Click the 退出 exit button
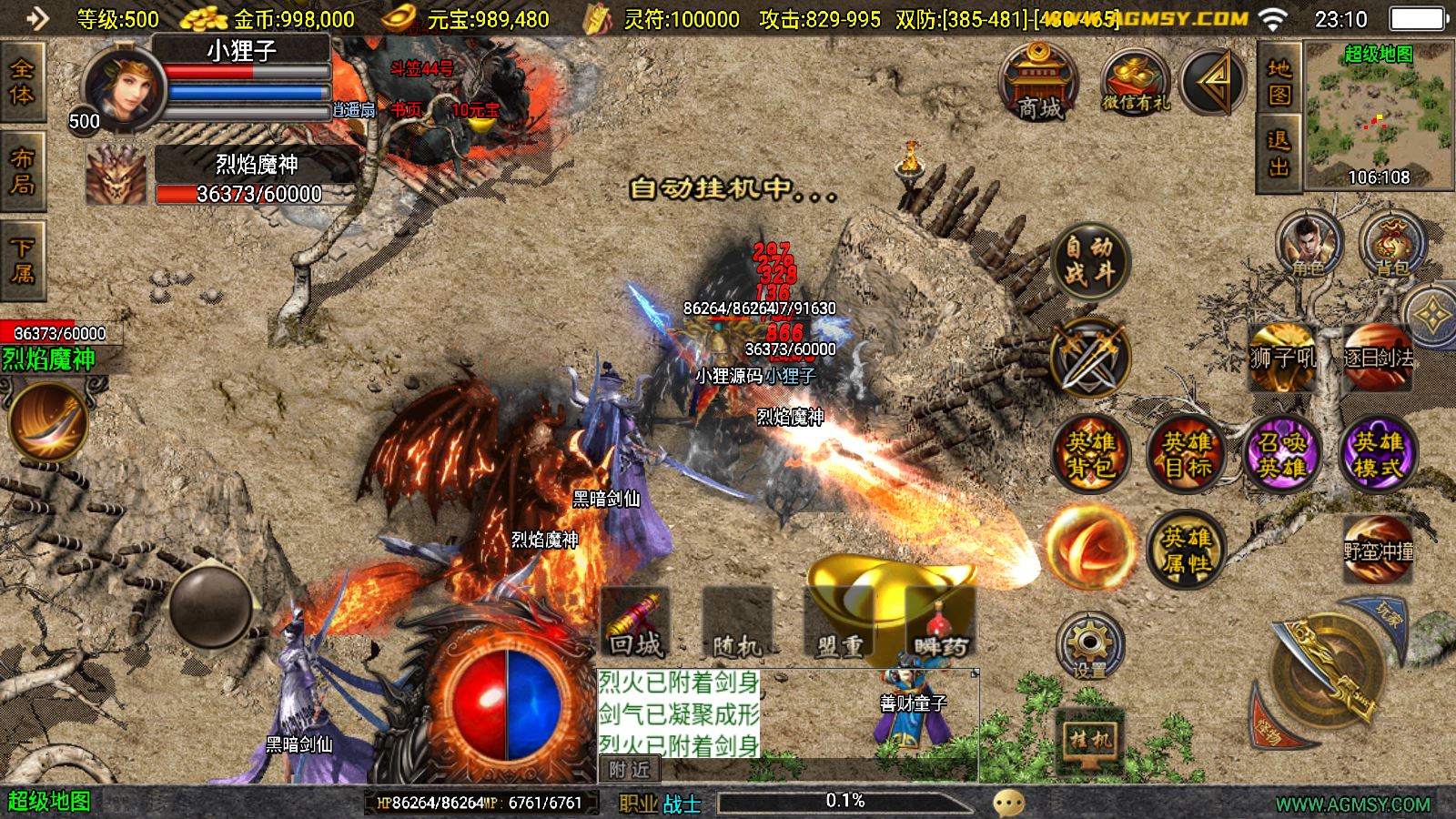This screenshot has height=819, width=1456. [1279, 154]
